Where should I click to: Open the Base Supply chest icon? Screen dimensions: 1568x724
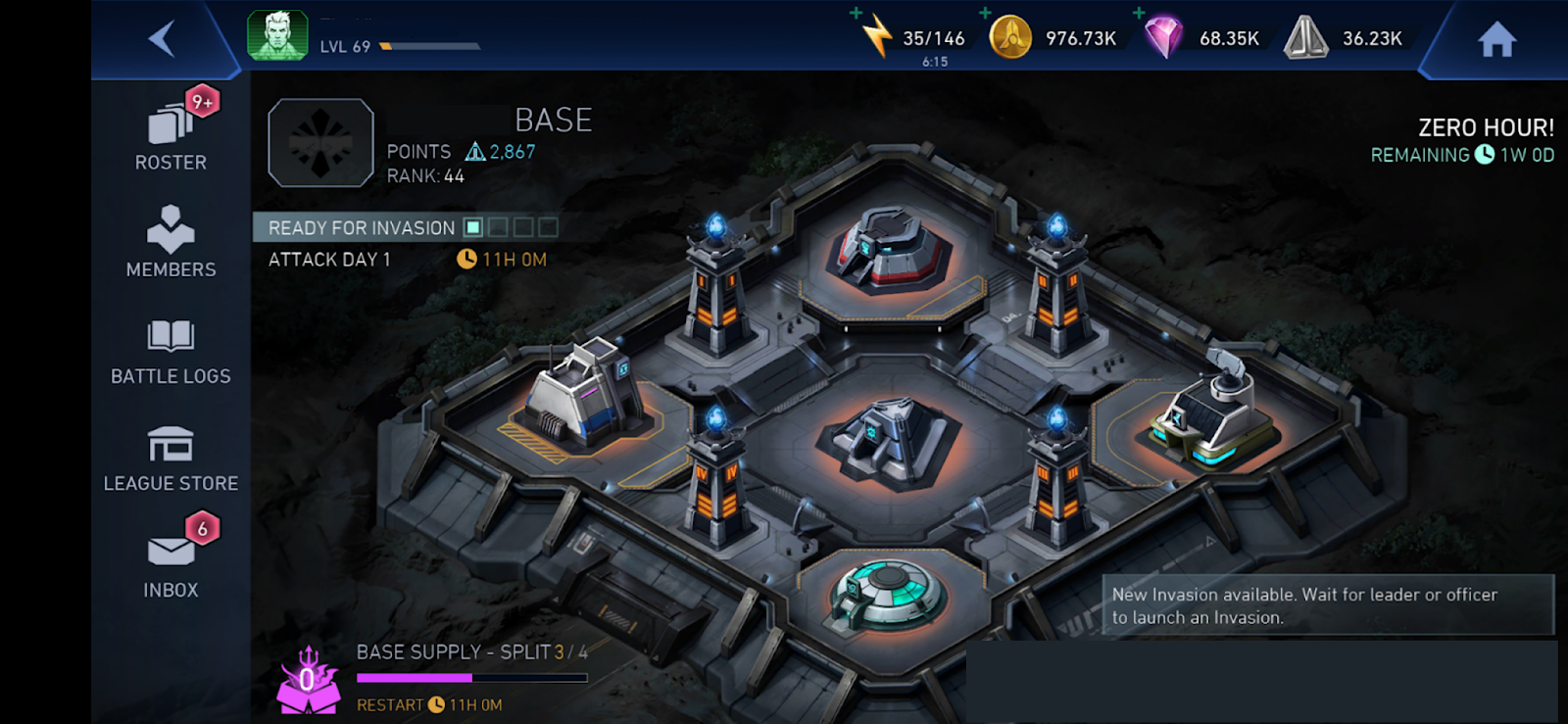pyautogui.click(x=308, y=680)
